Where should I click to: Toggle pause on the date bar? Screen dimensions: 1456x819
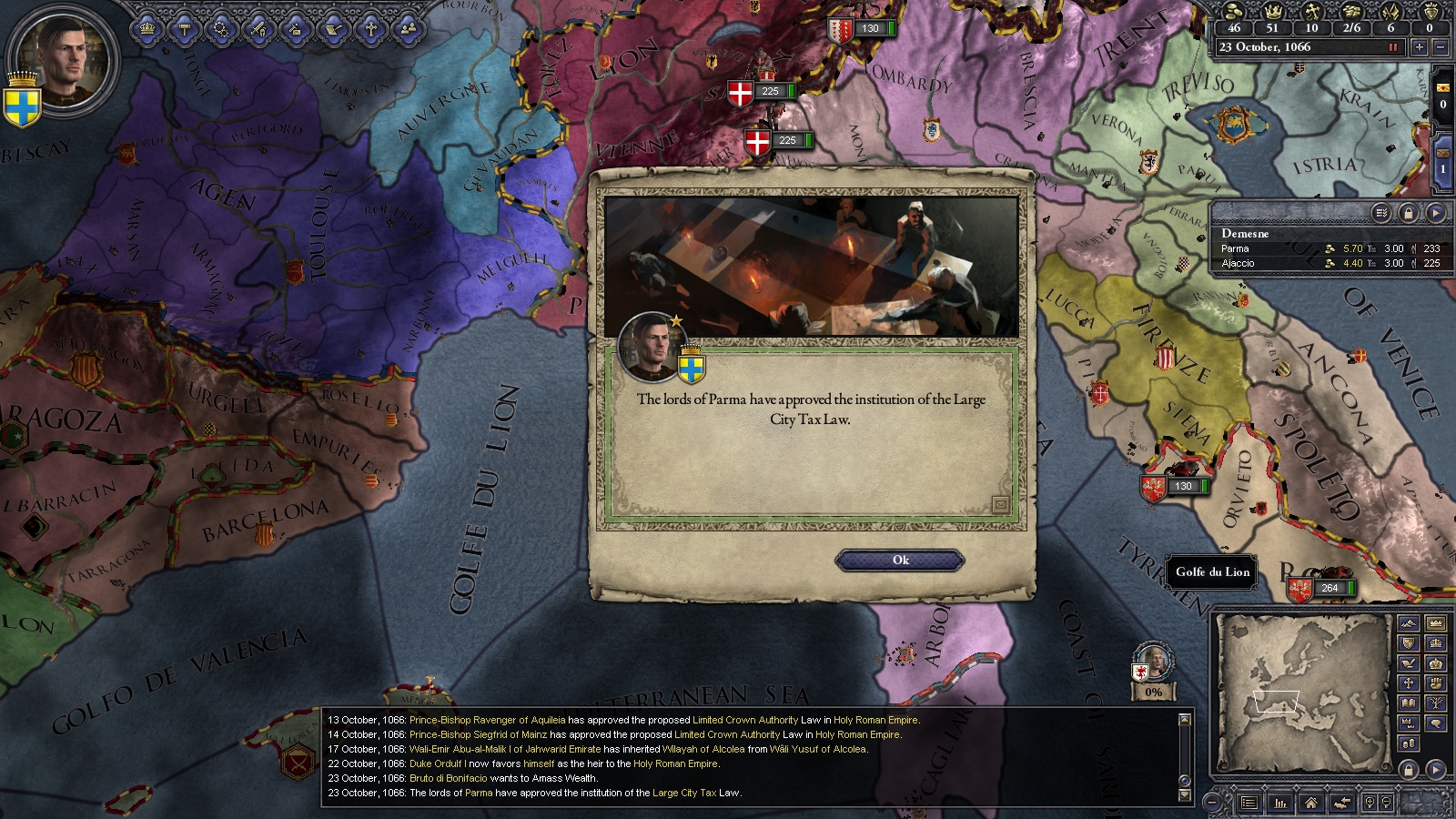1392,47
